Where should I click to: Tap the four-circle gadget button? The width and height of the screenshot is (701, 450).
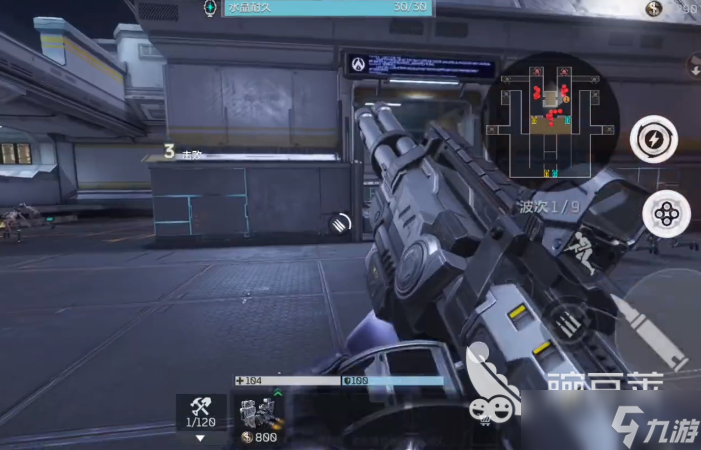click(665, 212)
